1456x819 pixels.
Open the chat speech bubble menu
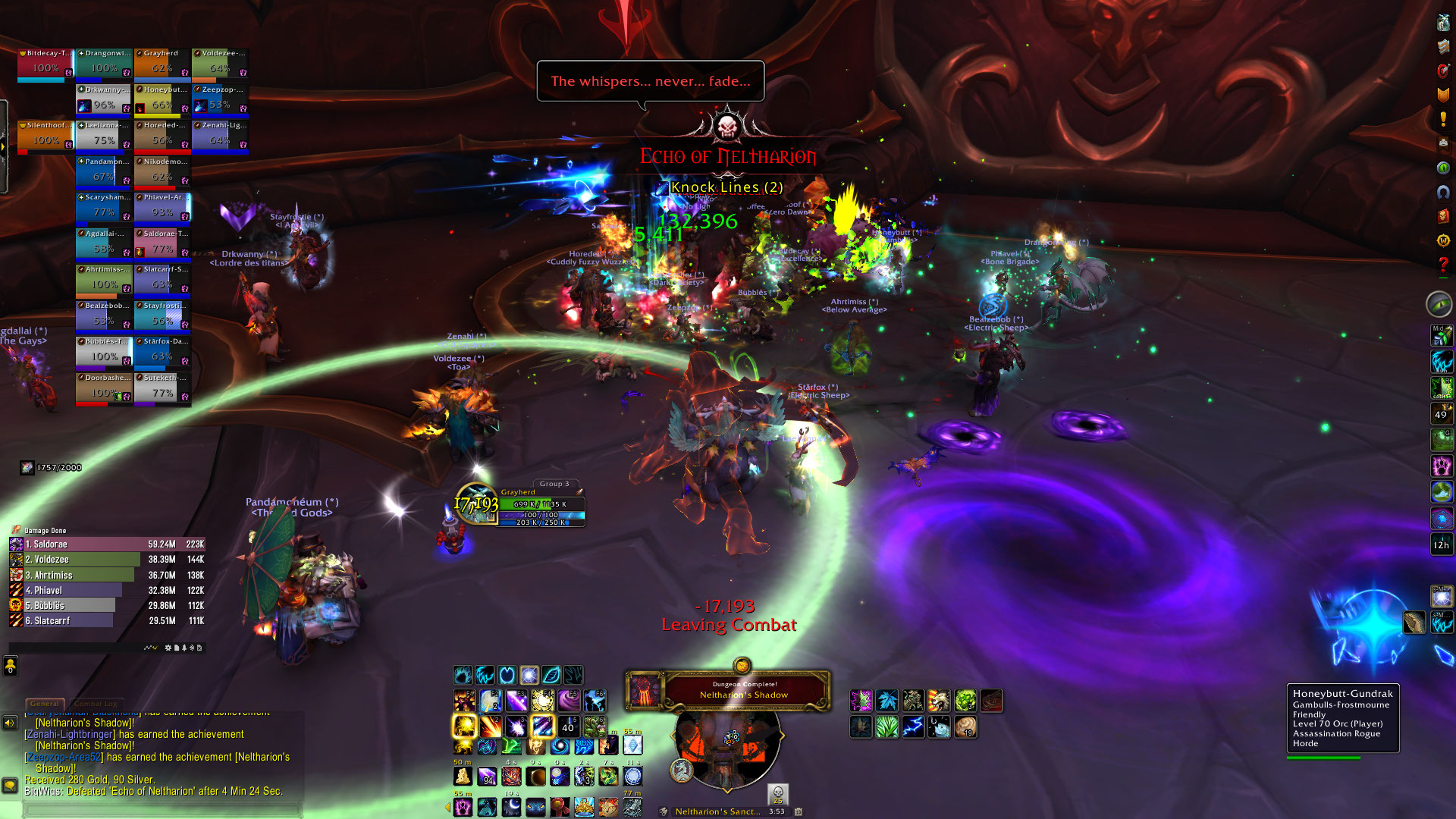[x=10, y=786]
